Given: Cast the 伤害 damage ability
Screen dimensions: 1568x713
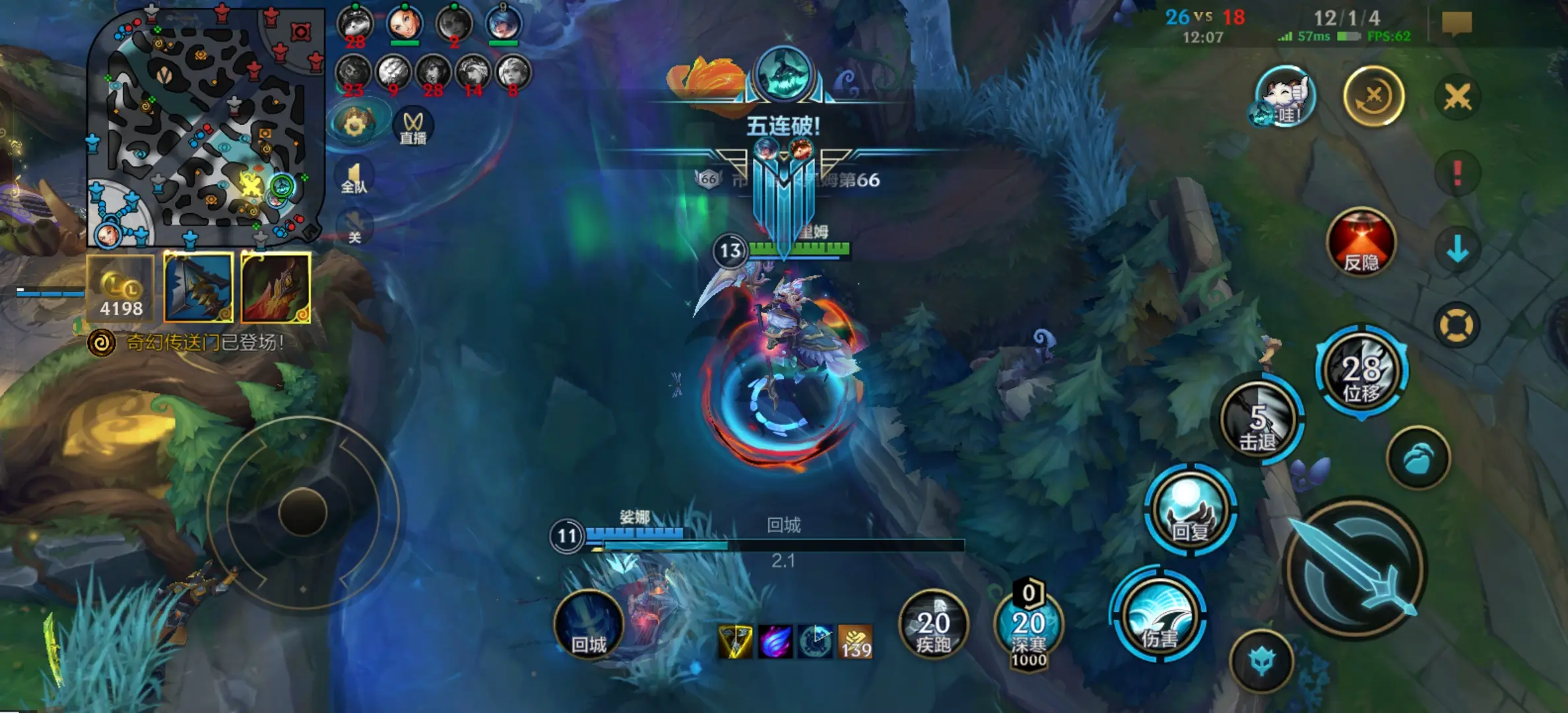Looking at the screenshot, I should (1158, 619).
